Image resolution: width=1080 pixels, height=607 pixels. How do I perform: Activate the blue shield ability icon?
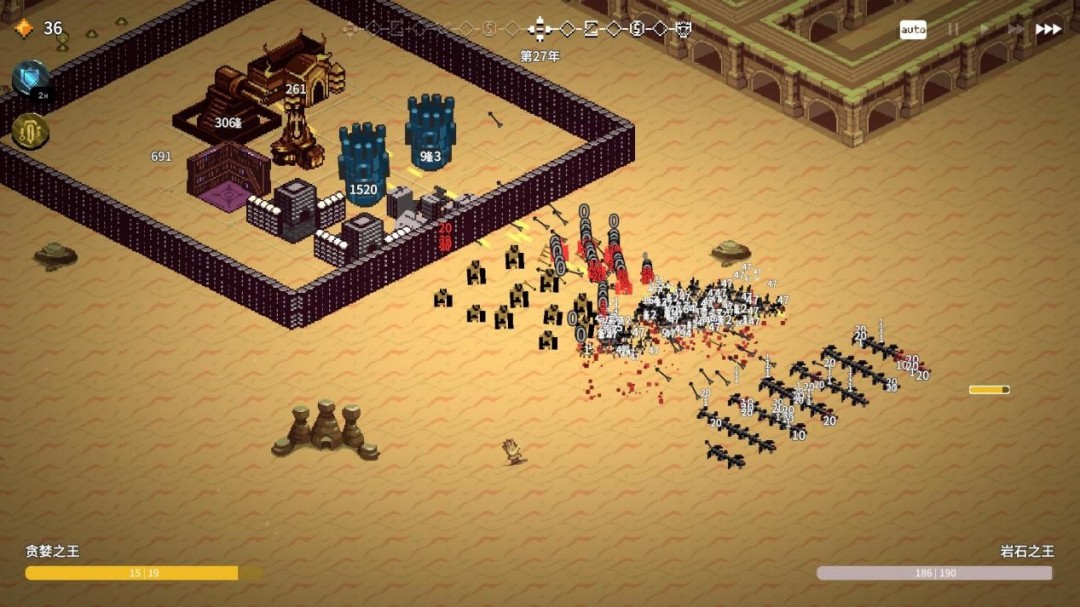click(31, 77)
